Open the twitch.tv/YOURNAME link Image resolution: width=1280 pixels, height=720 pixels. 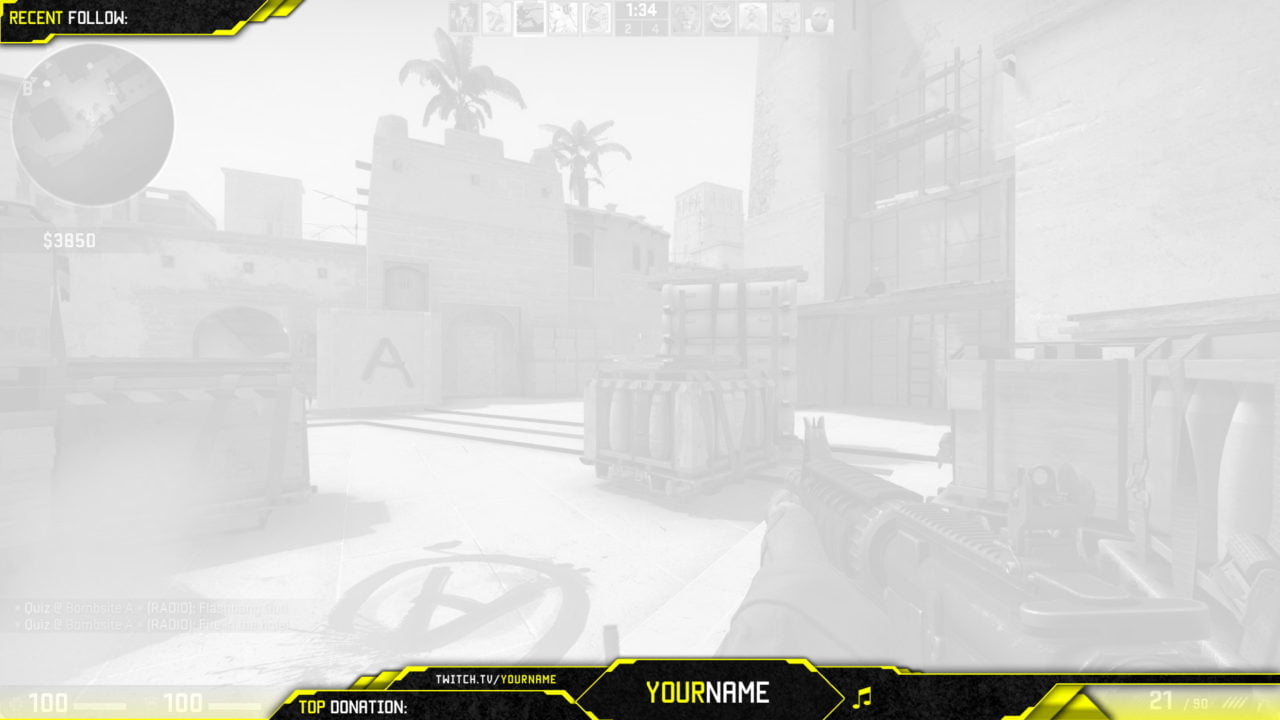pos(495,676)
